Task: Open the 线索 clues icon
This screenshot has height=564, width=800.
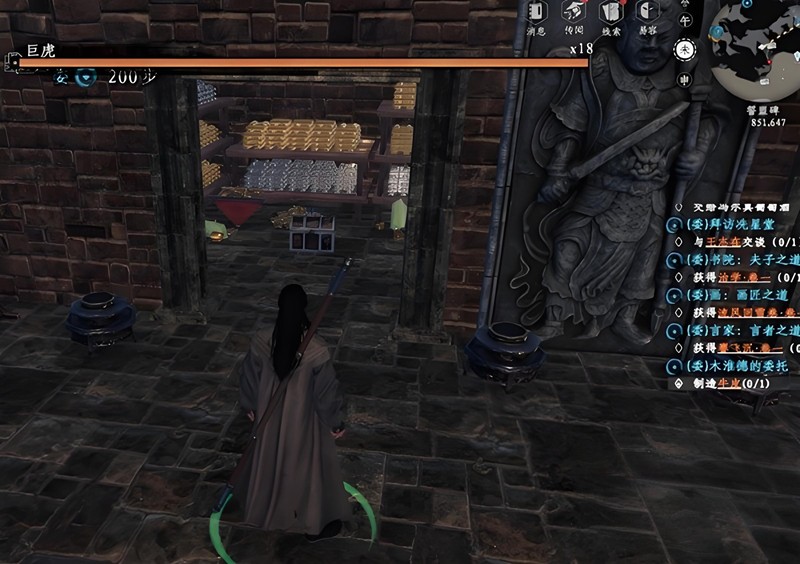Action: pos(610,14)
